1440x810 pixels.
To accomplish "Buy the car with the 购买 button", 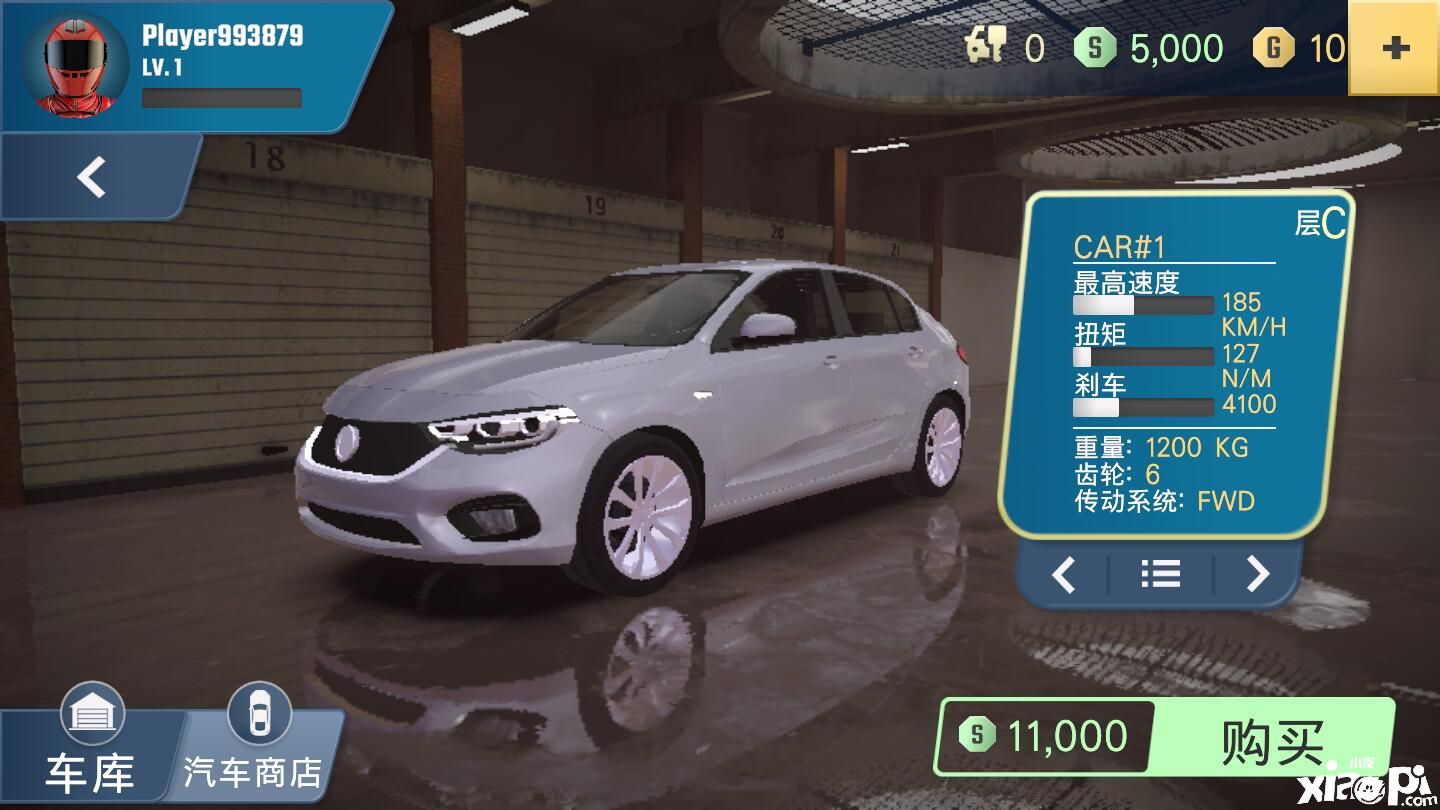I will coord(1272,741).
